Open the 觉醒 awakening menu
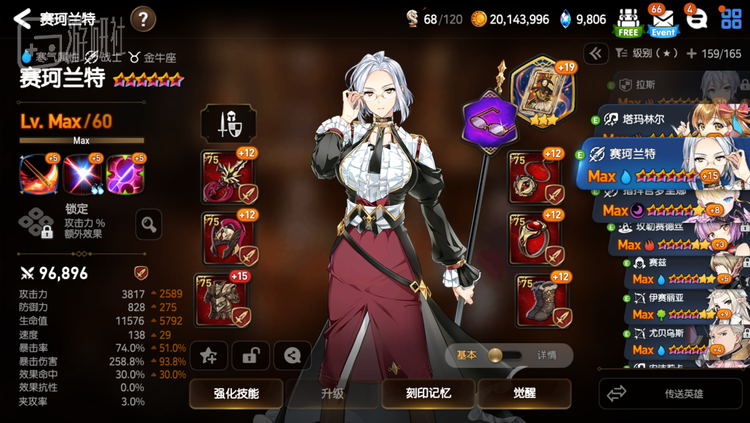The image size is (750, 423). pos(524,393)
